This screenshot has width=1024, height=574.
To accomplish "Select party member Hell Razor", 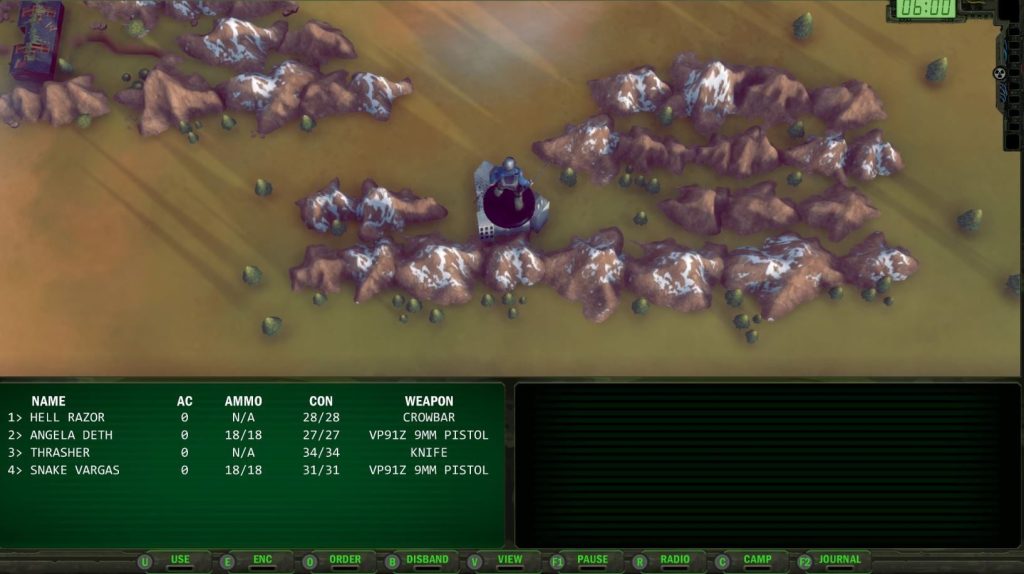I will pos(67,417).
